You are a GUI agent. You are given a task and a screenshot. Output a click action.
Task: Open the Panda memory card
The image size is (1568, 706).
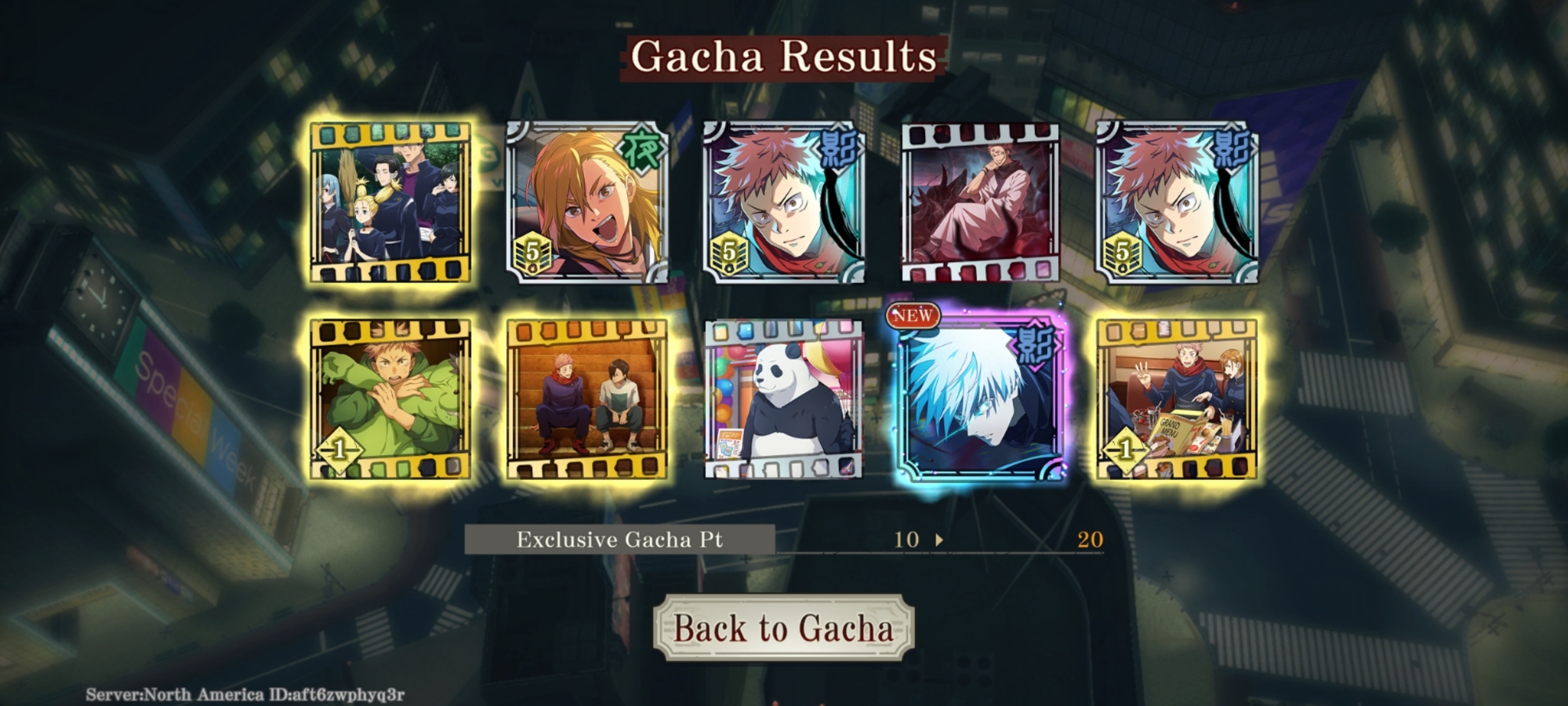click(783, 398)
